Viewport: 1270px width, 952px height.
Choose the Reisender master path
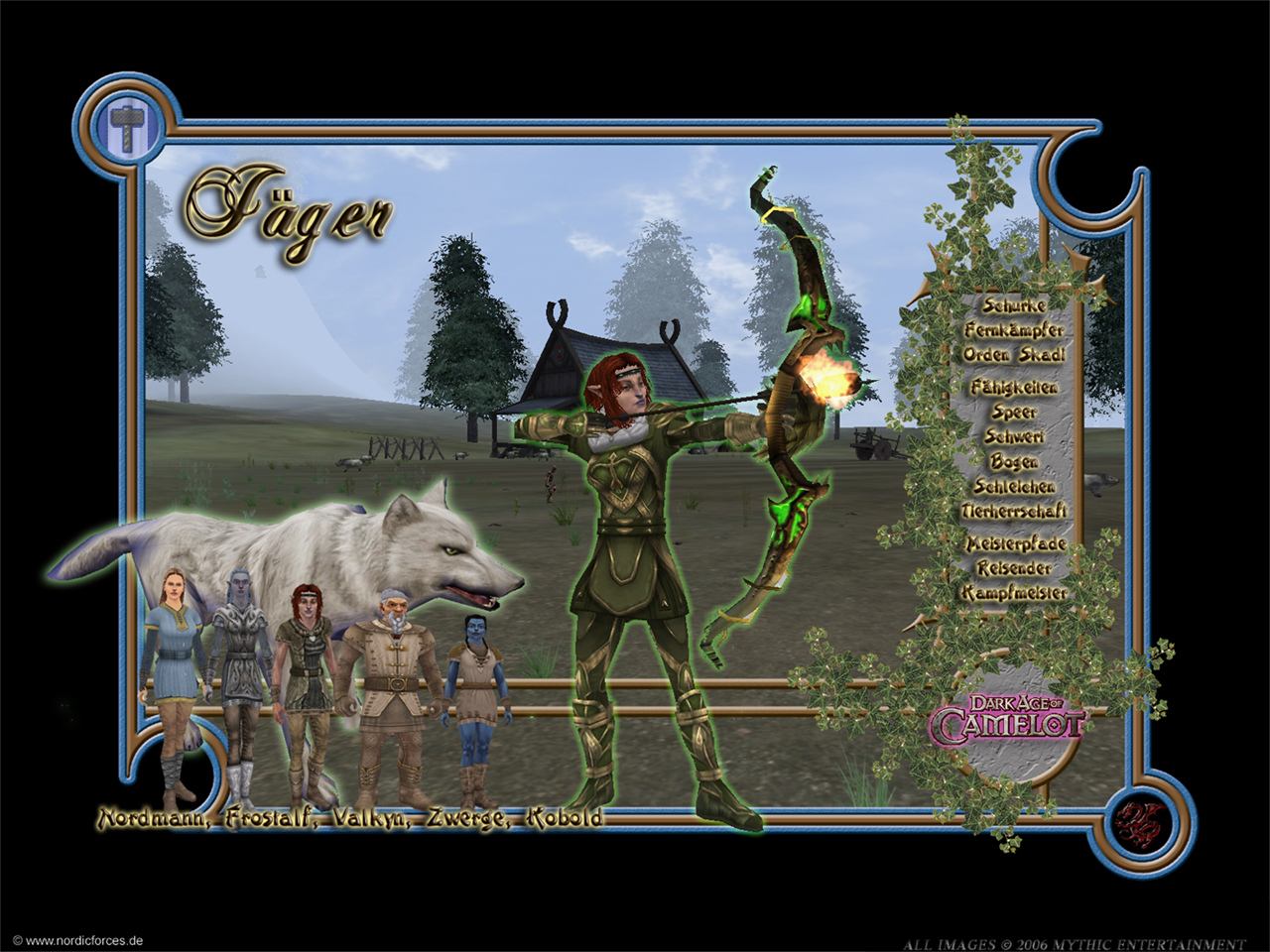click(1014, 568)
